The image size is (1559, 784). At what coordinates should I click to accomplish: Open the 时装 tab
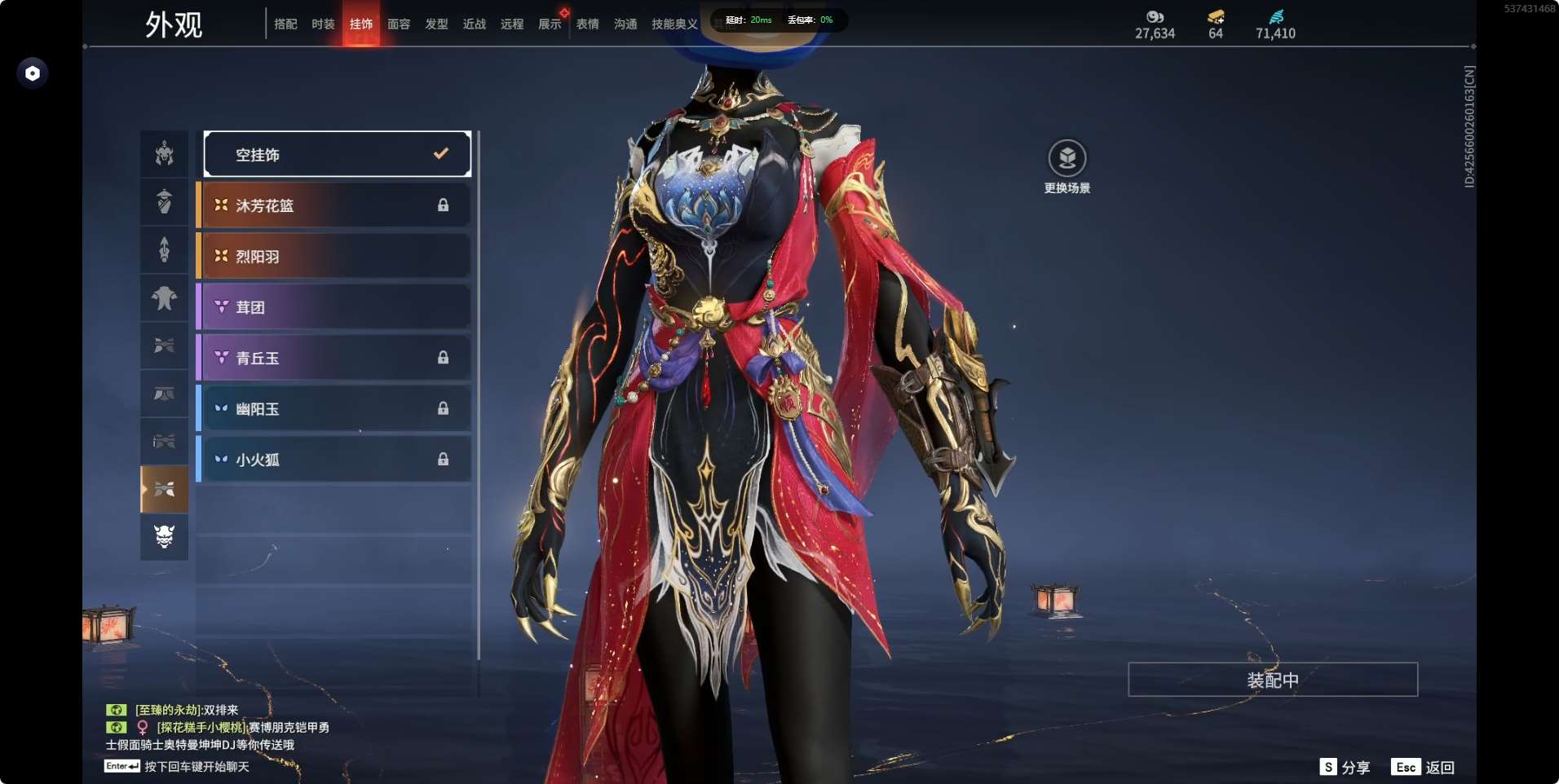click(x=323, y=24)
